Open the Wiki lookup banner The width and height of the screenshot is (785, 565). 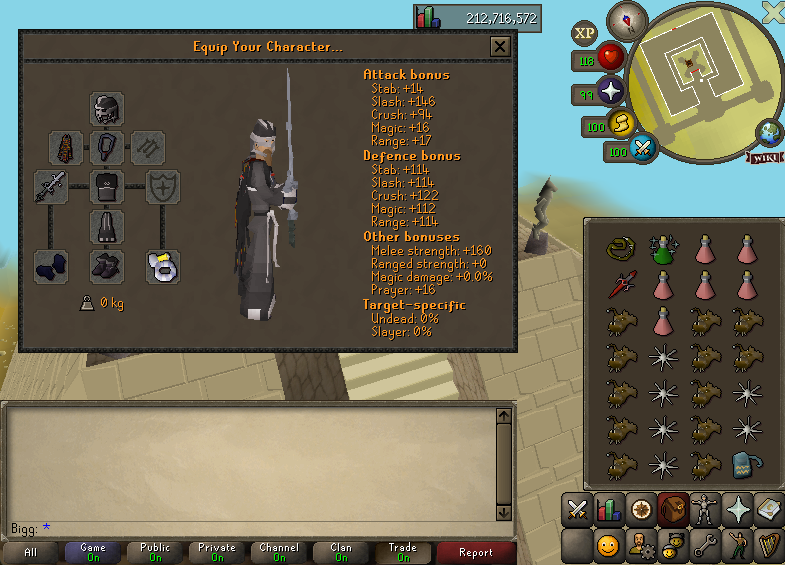click(764, 158)
